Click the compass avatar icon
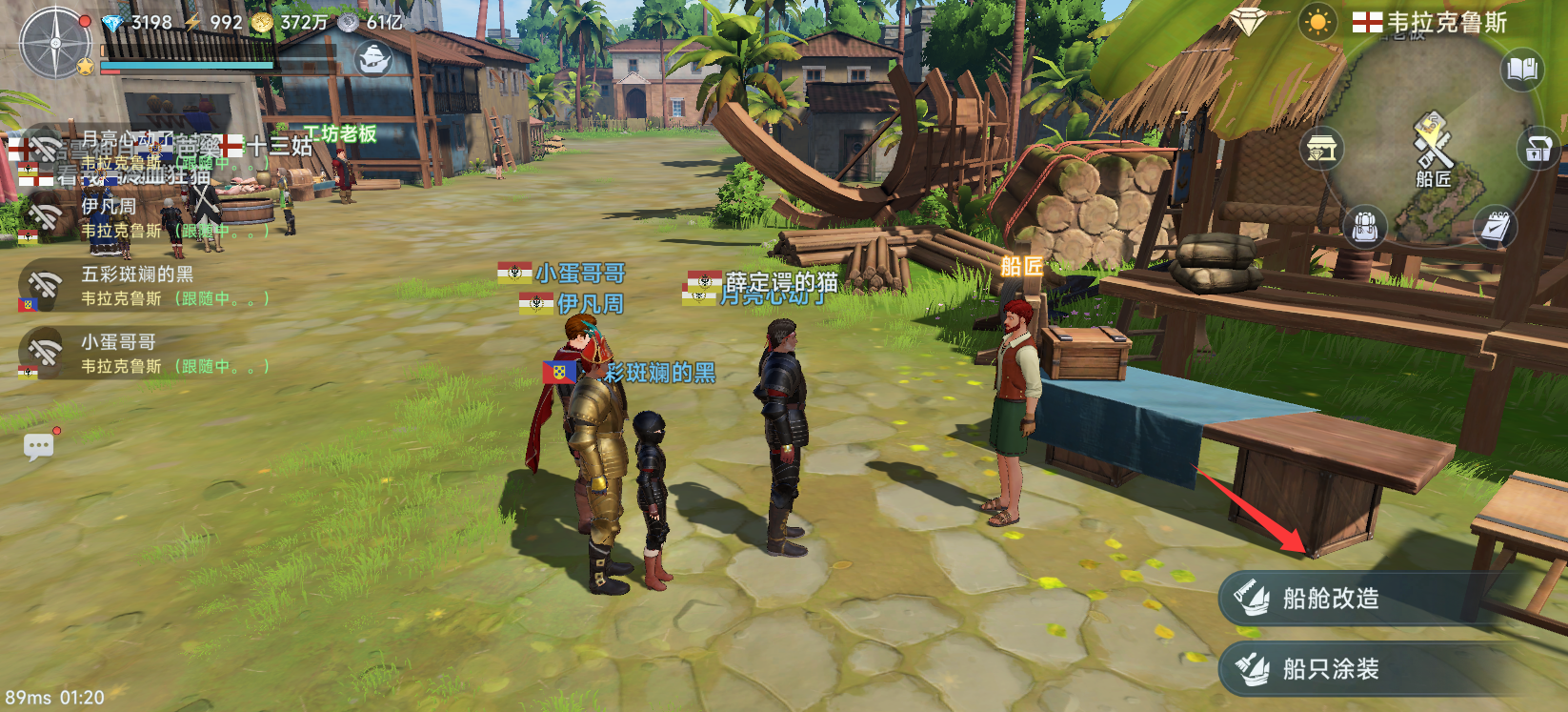The width and height of the screenshot is (1568, 712). pos(56,42)
